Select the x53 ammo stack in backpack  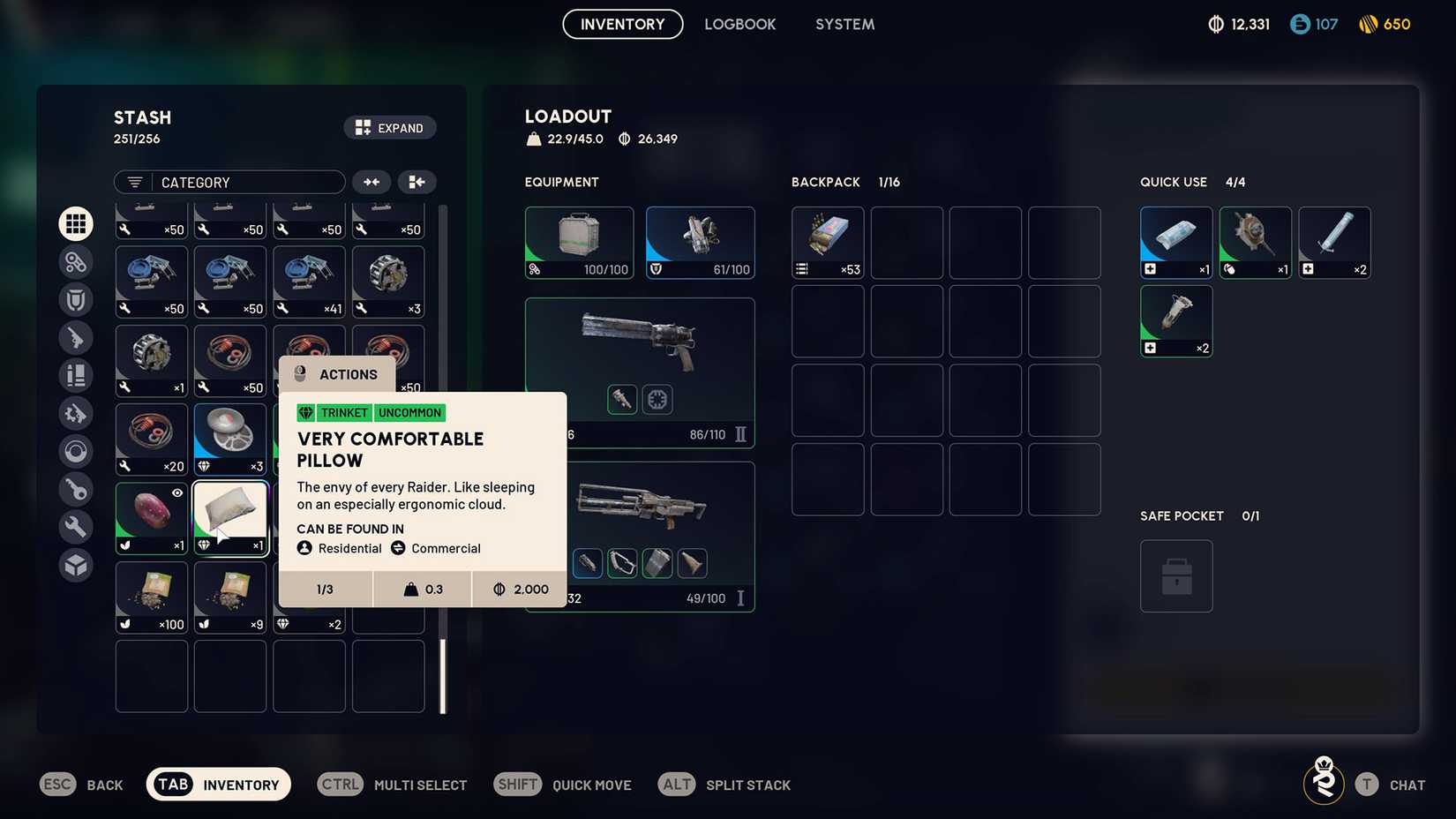(827, 242)
